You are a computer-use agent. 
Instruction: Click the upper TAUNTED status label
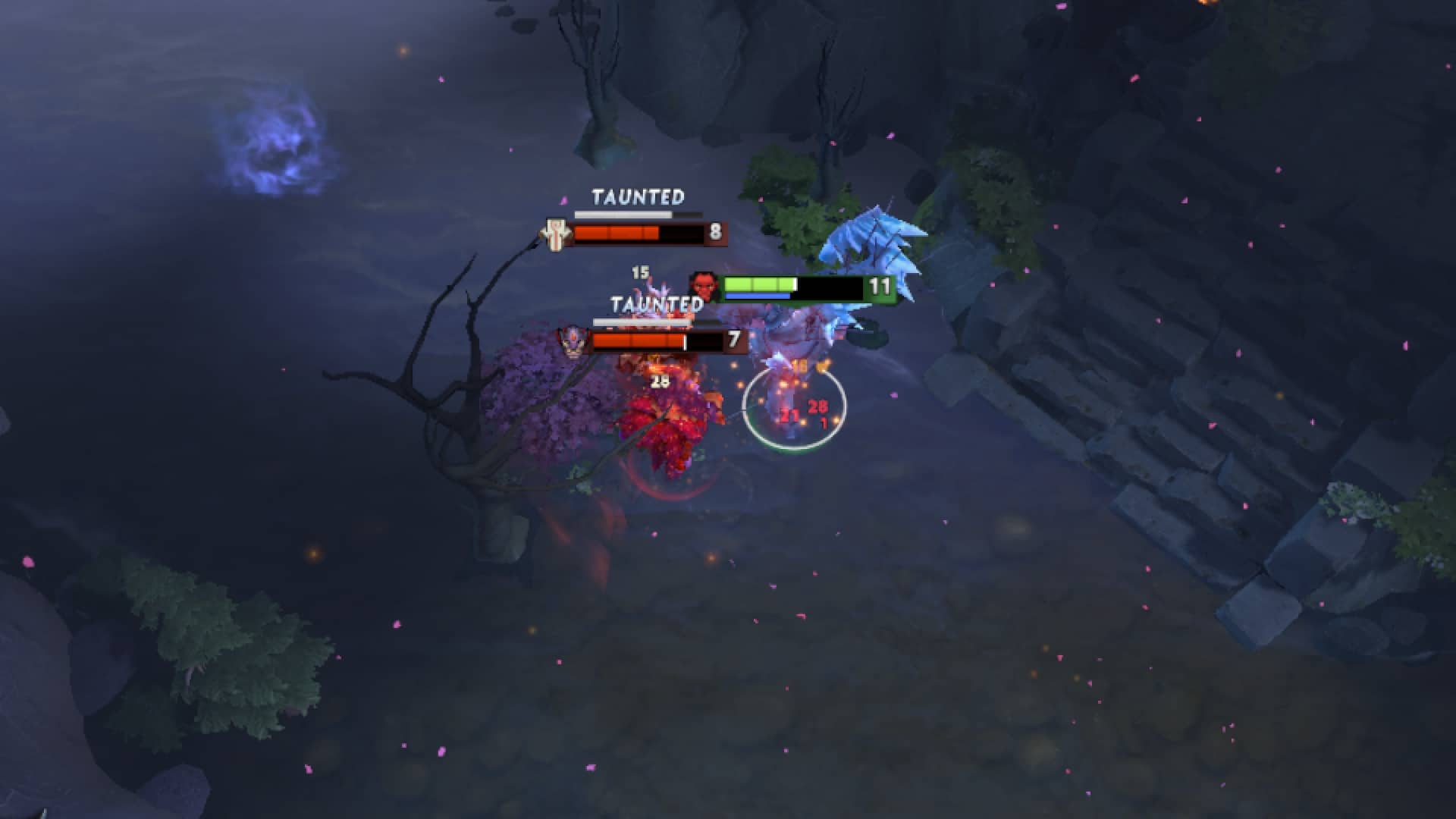pos(638,197)
